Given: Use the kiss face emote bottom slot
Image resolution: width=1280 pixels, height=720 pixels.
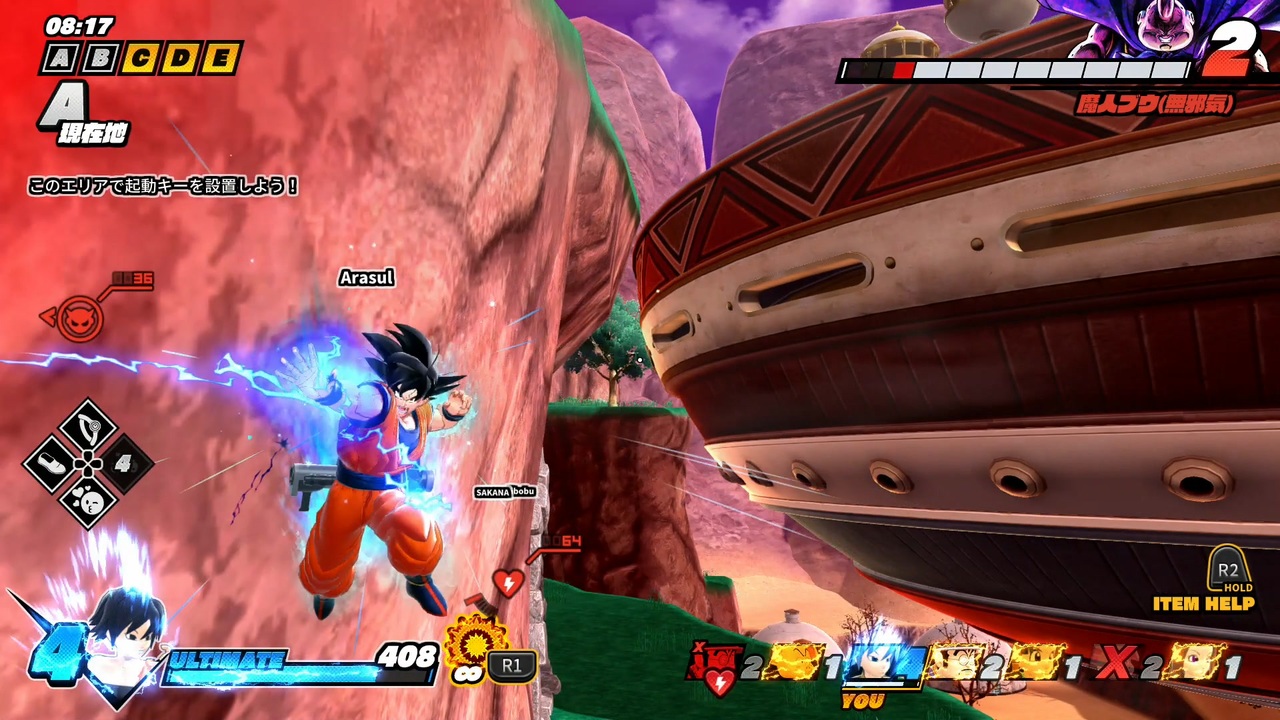Looking at the screenshot, I should click(x=89, y=500).
